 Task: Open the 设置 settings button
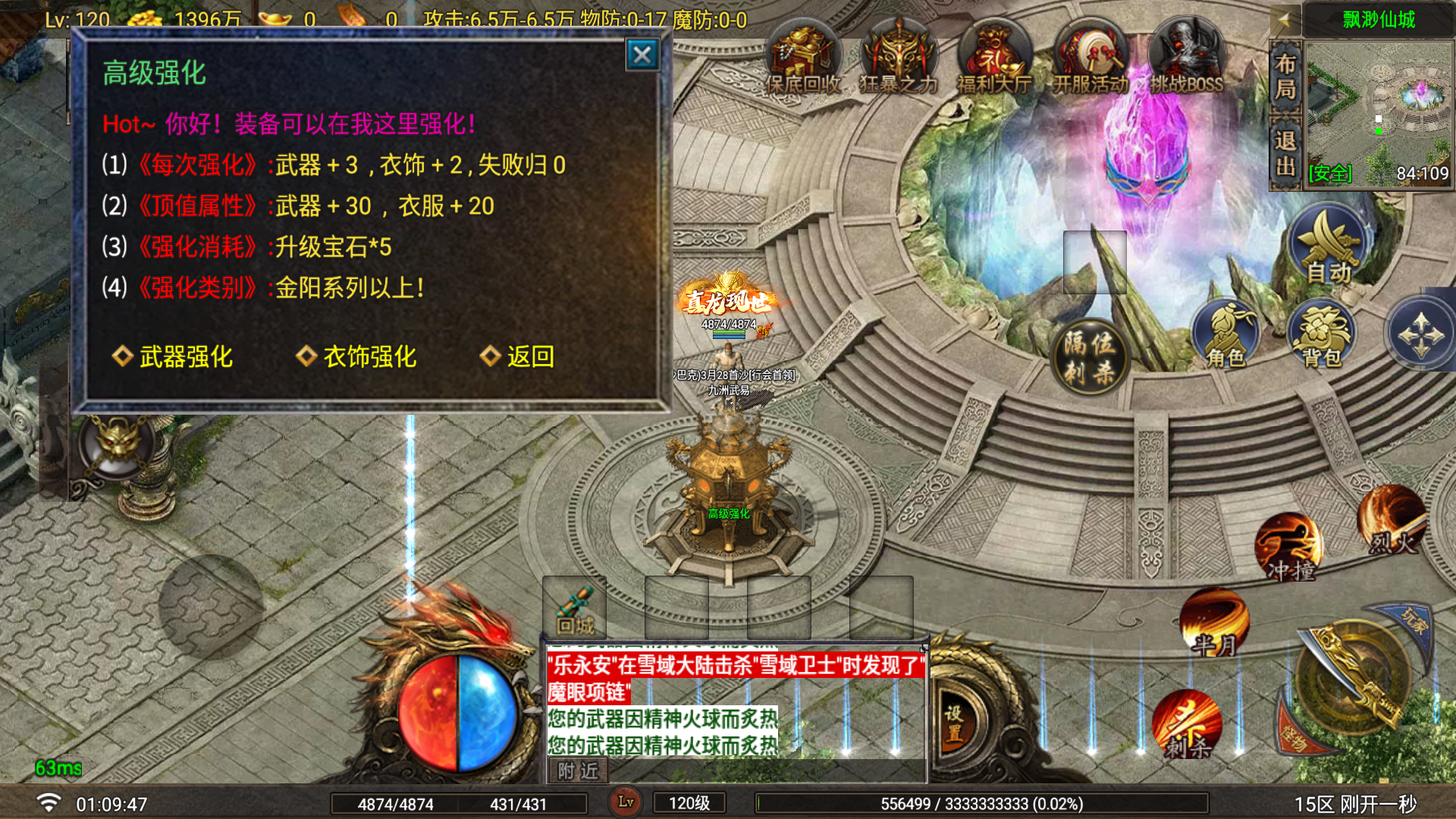tap(954, 723)
